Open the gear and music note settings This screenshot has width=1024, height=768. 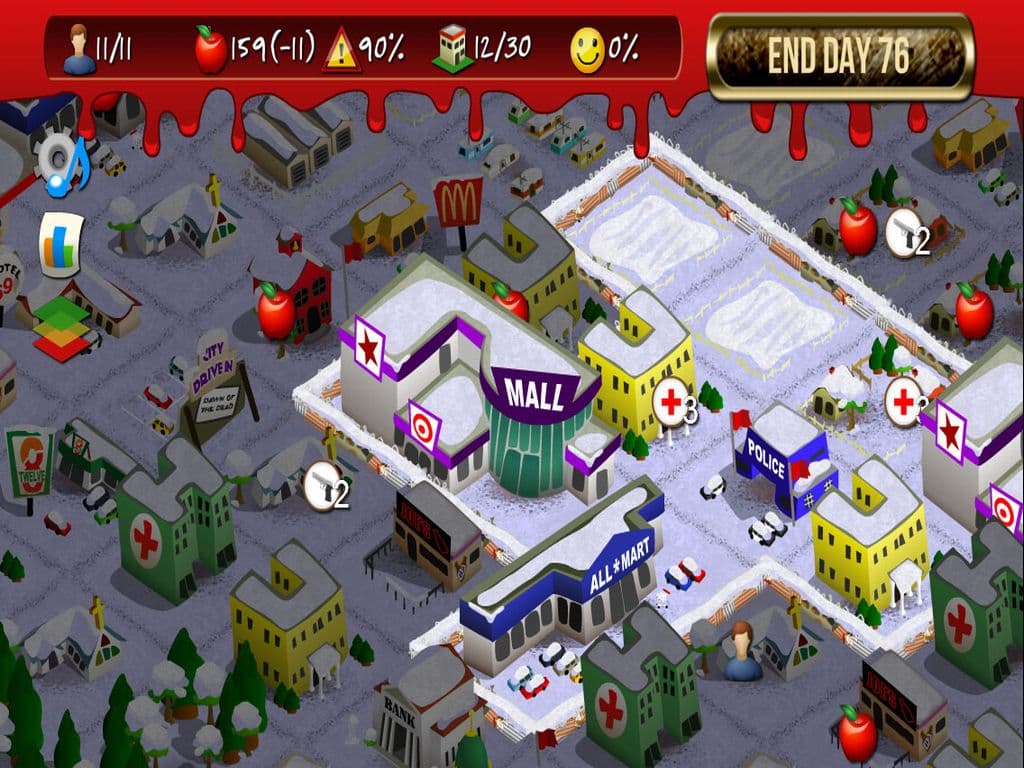coord(62,162)
